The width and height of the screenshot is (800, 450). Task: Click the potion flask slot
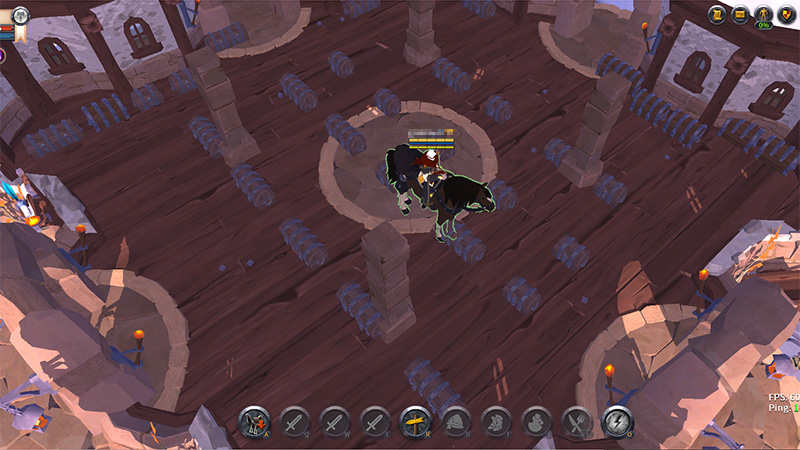pos(536,422)
